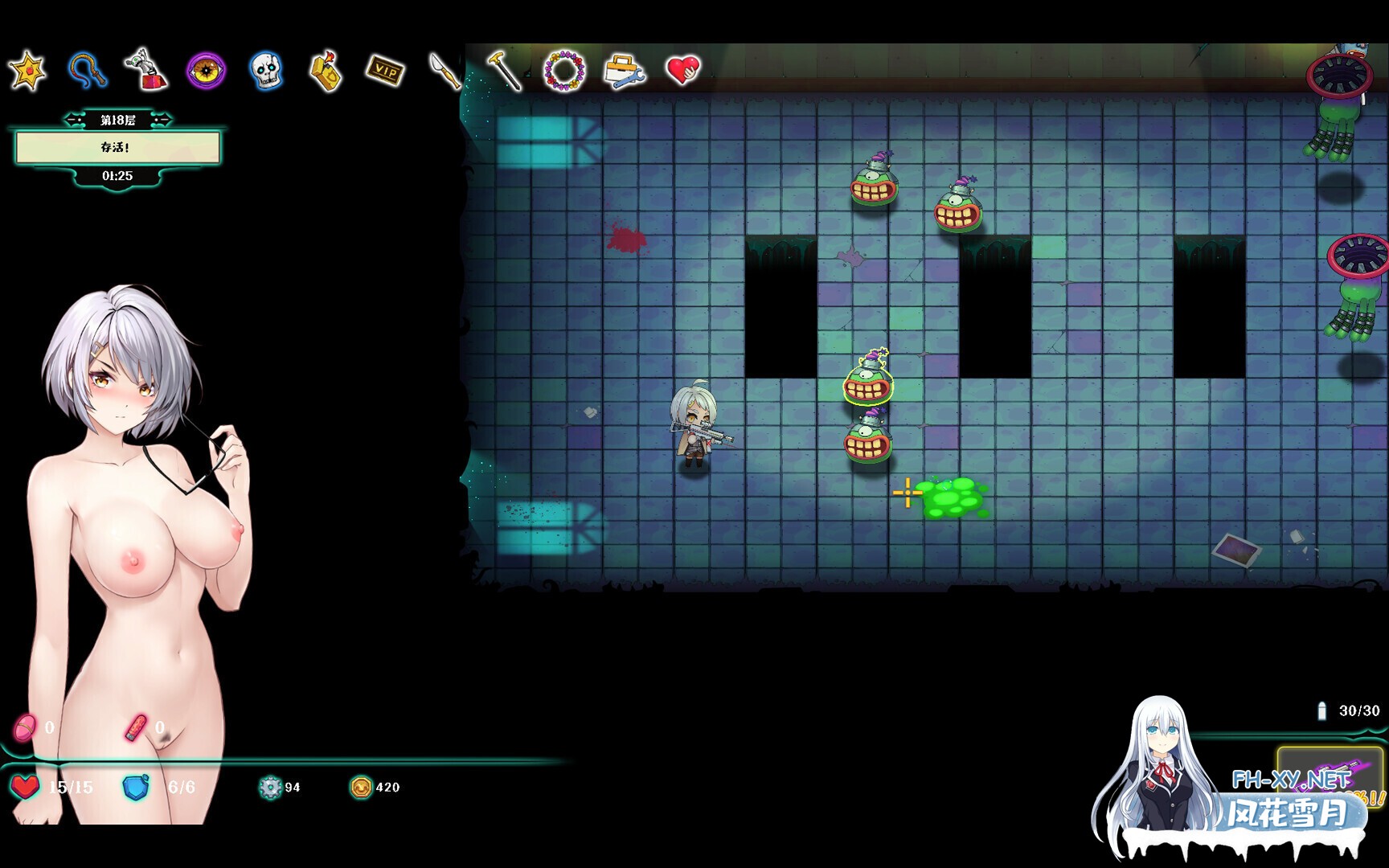Click the survive objective banner
The height and width of the screenshot is (868, 1389).
coord(117,148)
